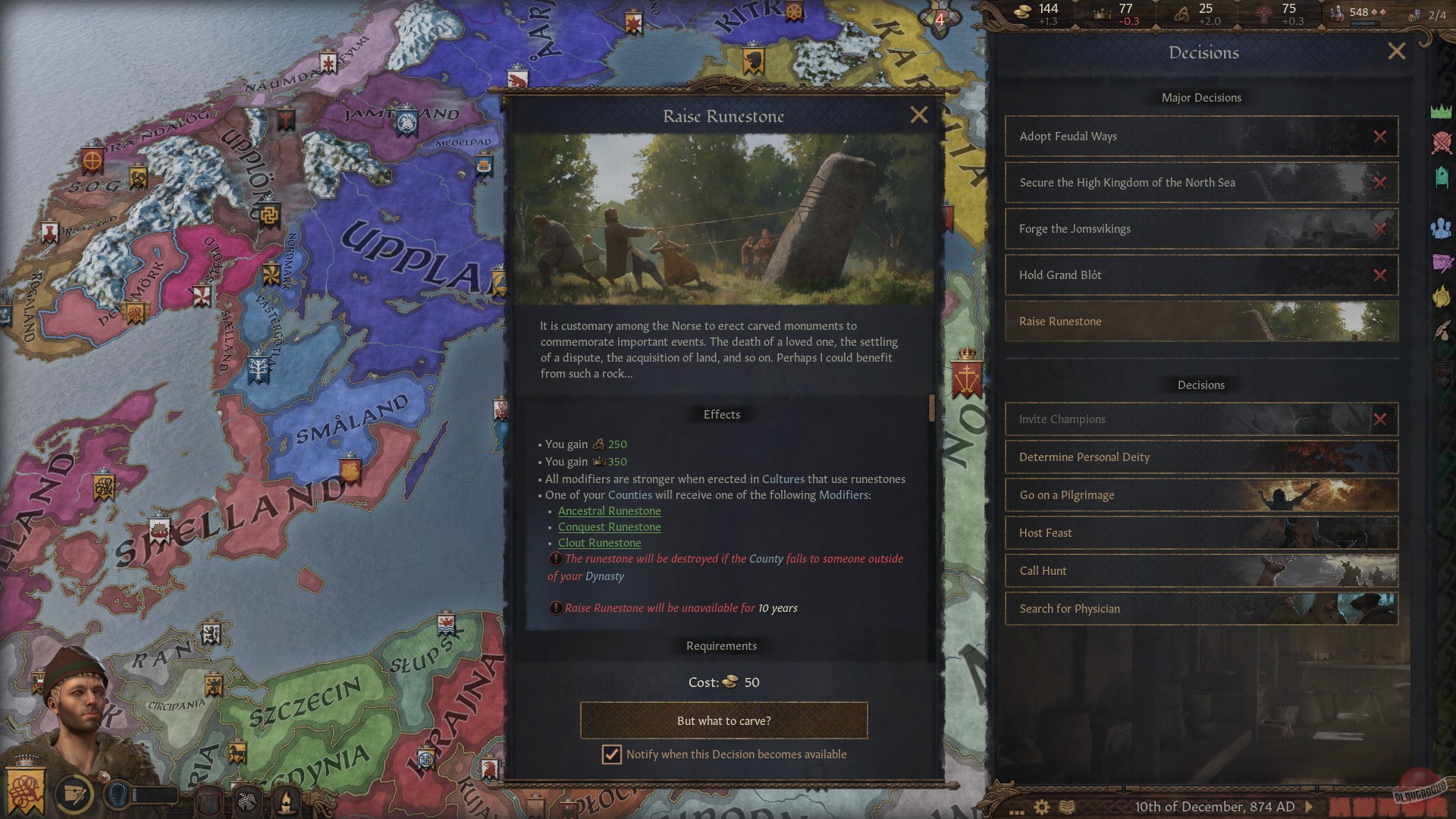This screenshot has width=1456, height=819.
Task: Advance the date with the arrow next to 874 AD
Action: (x=1309, y=806)
